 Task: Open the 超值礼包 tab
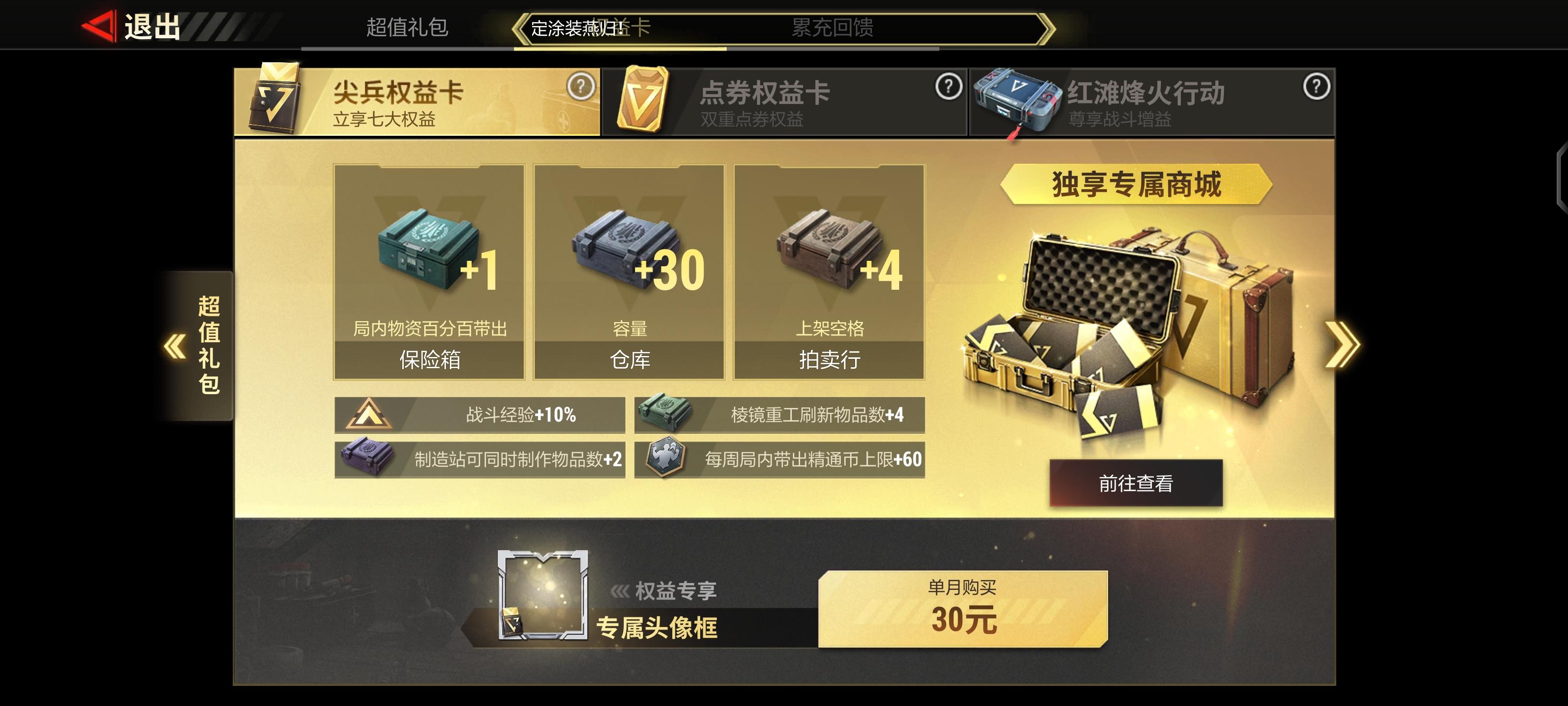(407, 28)
